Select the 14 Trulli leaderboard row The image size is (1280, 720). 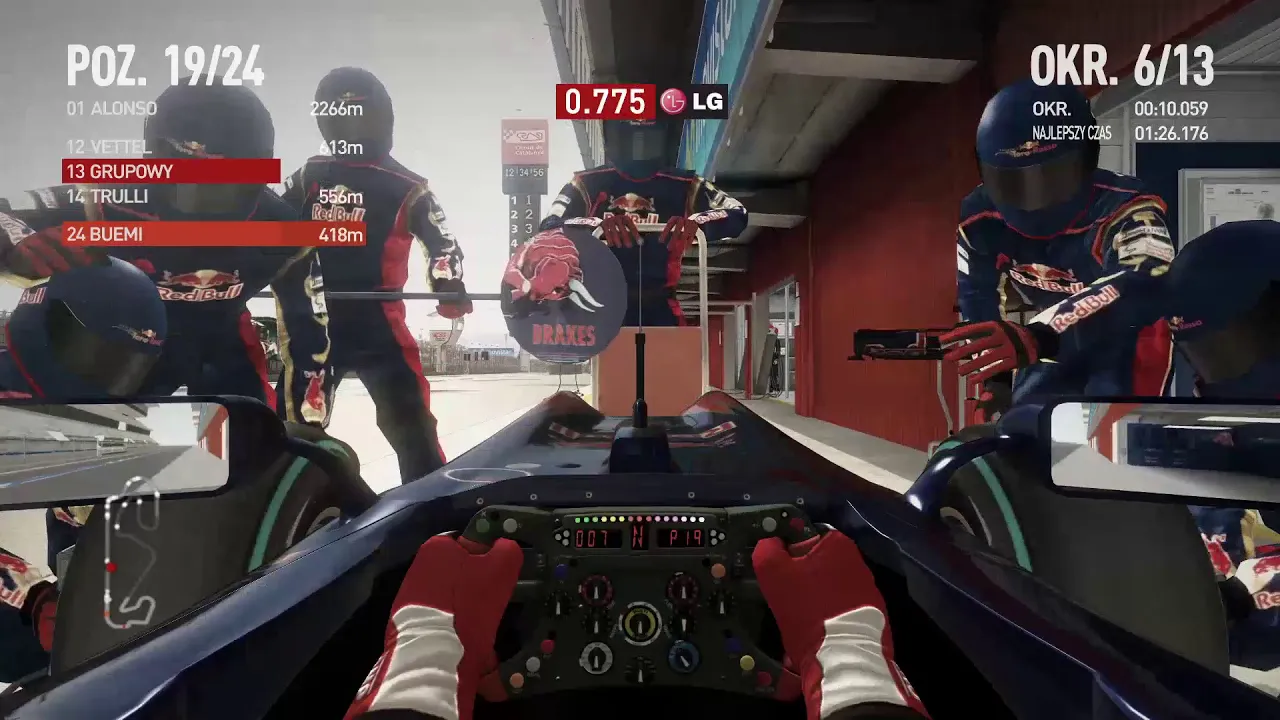[x=213, y=196]
